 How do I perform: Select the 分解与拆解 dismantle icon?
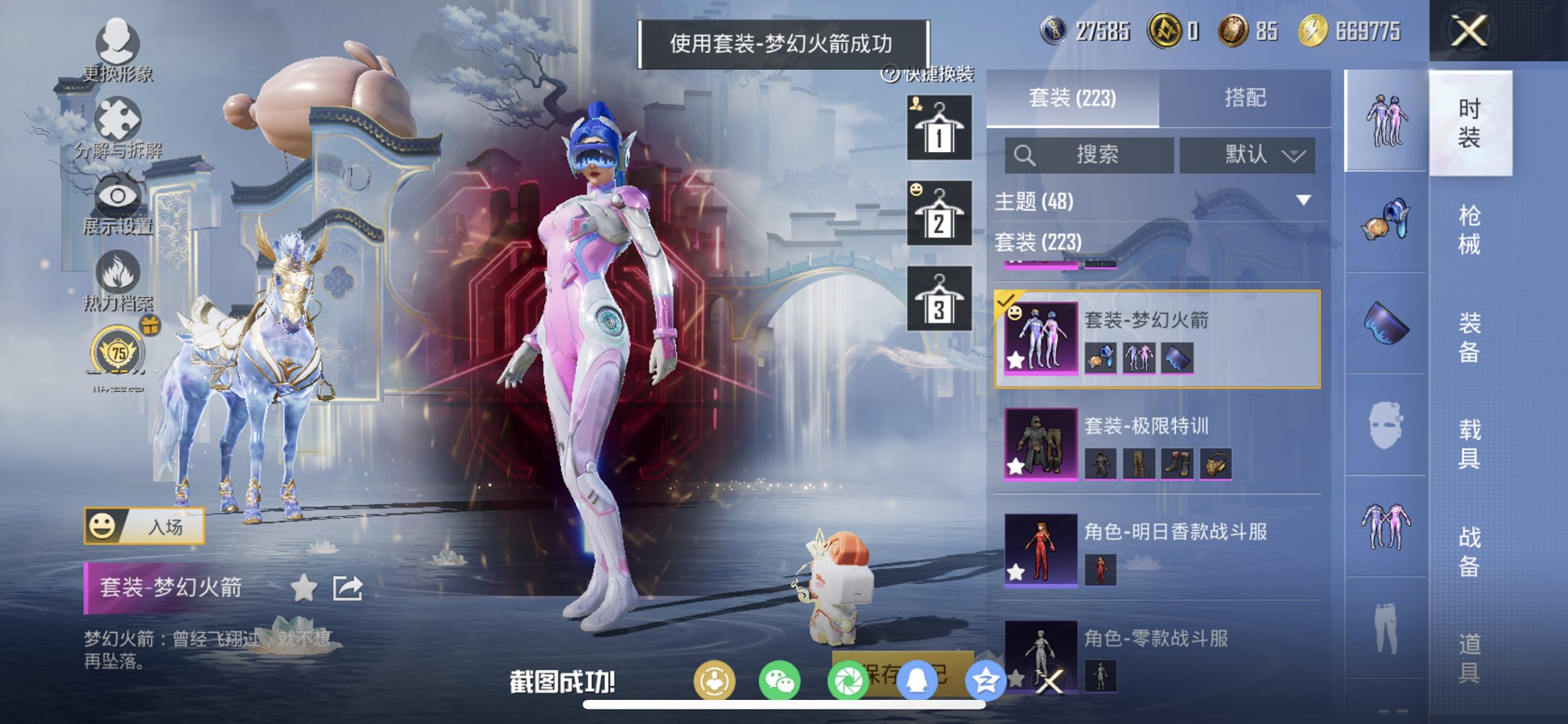tap(119, 119)
